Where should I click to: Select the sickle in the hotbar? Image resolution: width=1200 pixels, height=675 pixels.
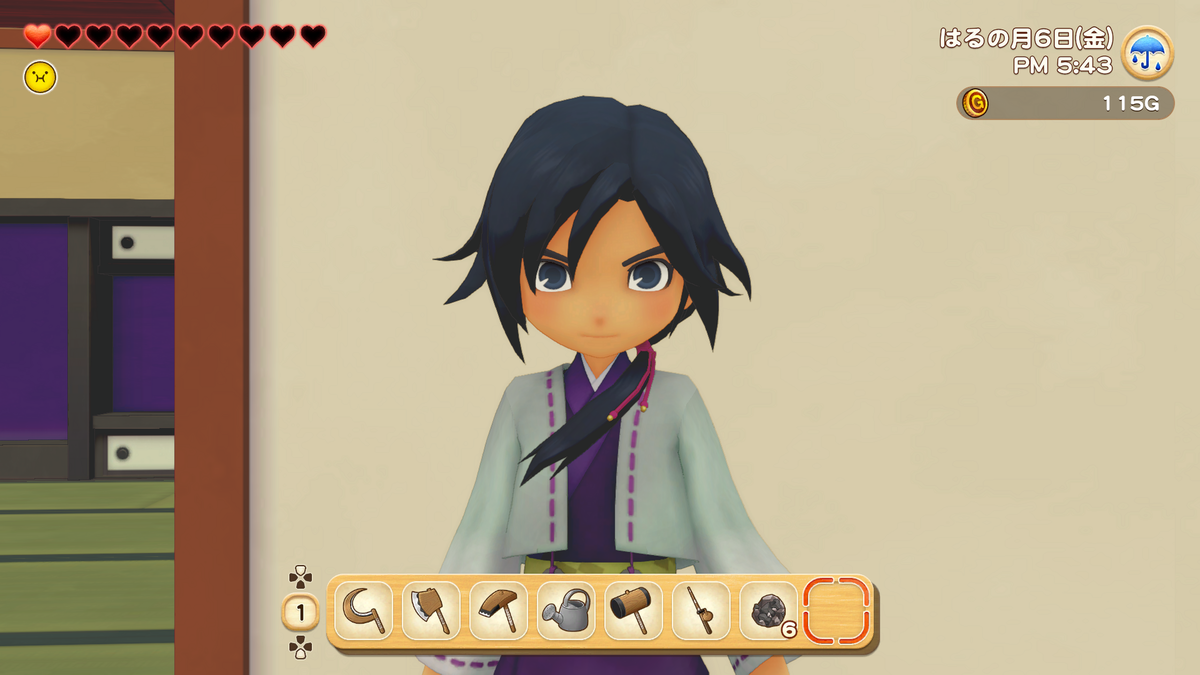click(362, 611)
